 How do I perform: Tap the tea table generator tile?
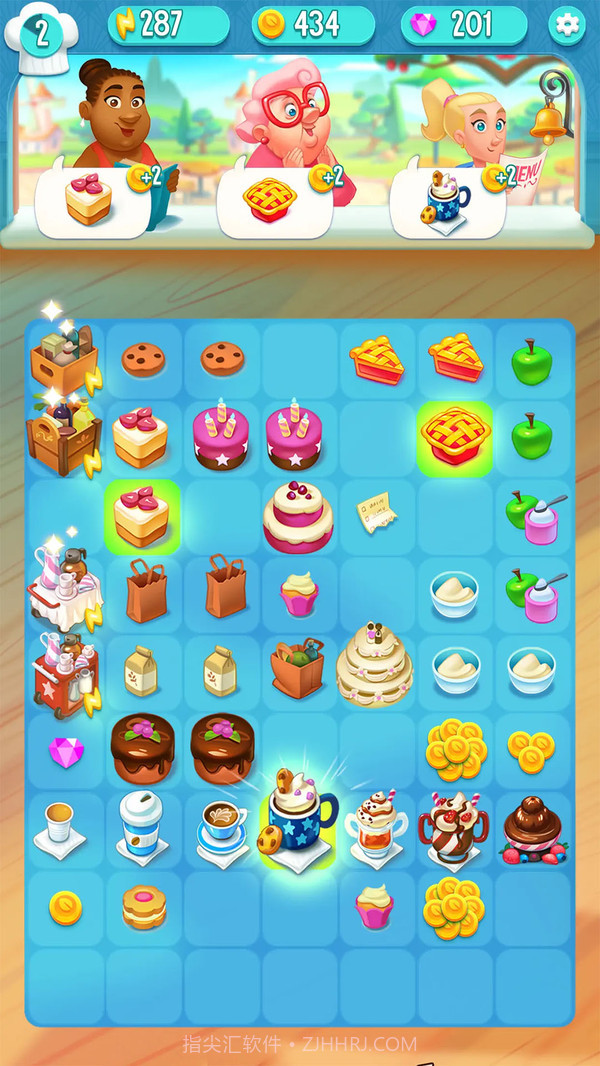click(x=64, y=592)
